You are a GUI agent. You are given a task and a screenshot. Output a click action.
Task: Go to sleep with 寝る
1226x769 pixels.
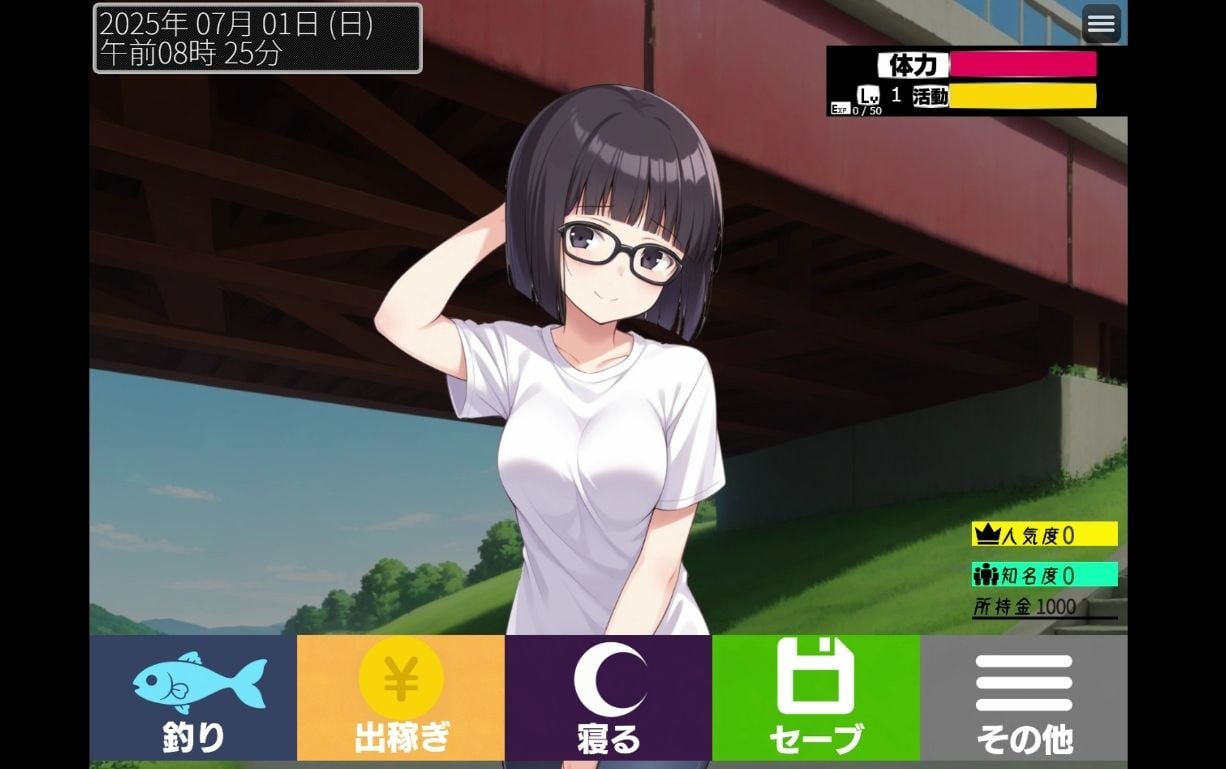(x=608, y=698)
